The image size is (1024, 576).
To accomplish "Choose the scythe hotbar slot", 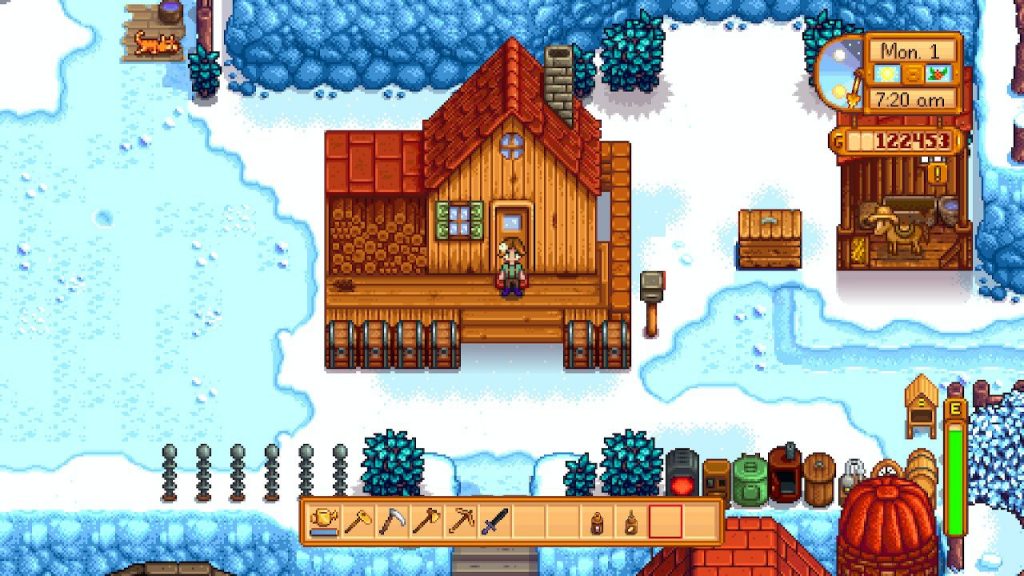I will (391, 521).
